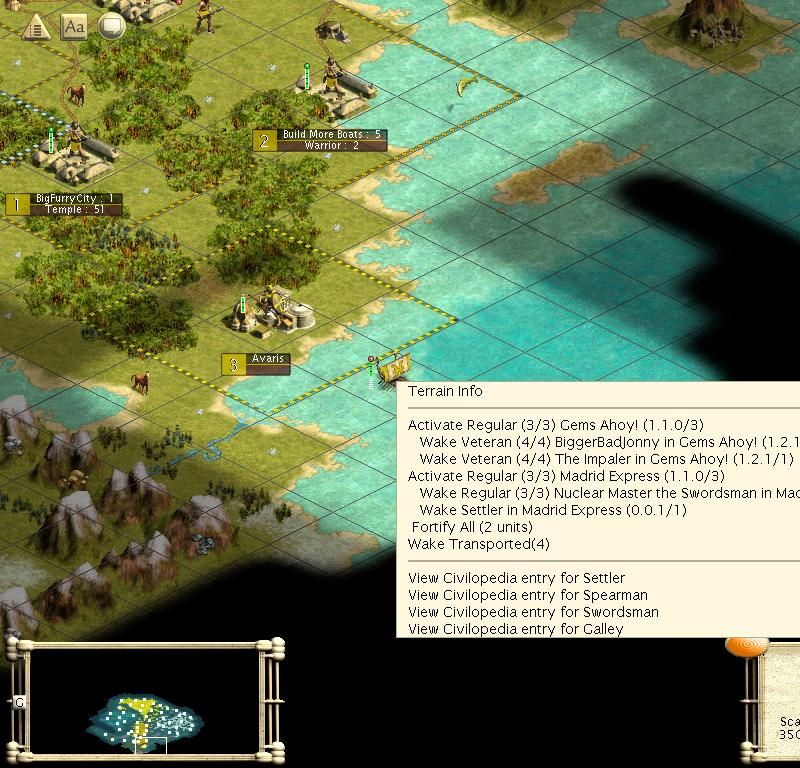Image resolution: width=800 pixels, height=768 pixels.
Task: Open Terrain Info from the context menu
Action: (x=445, y=391)
